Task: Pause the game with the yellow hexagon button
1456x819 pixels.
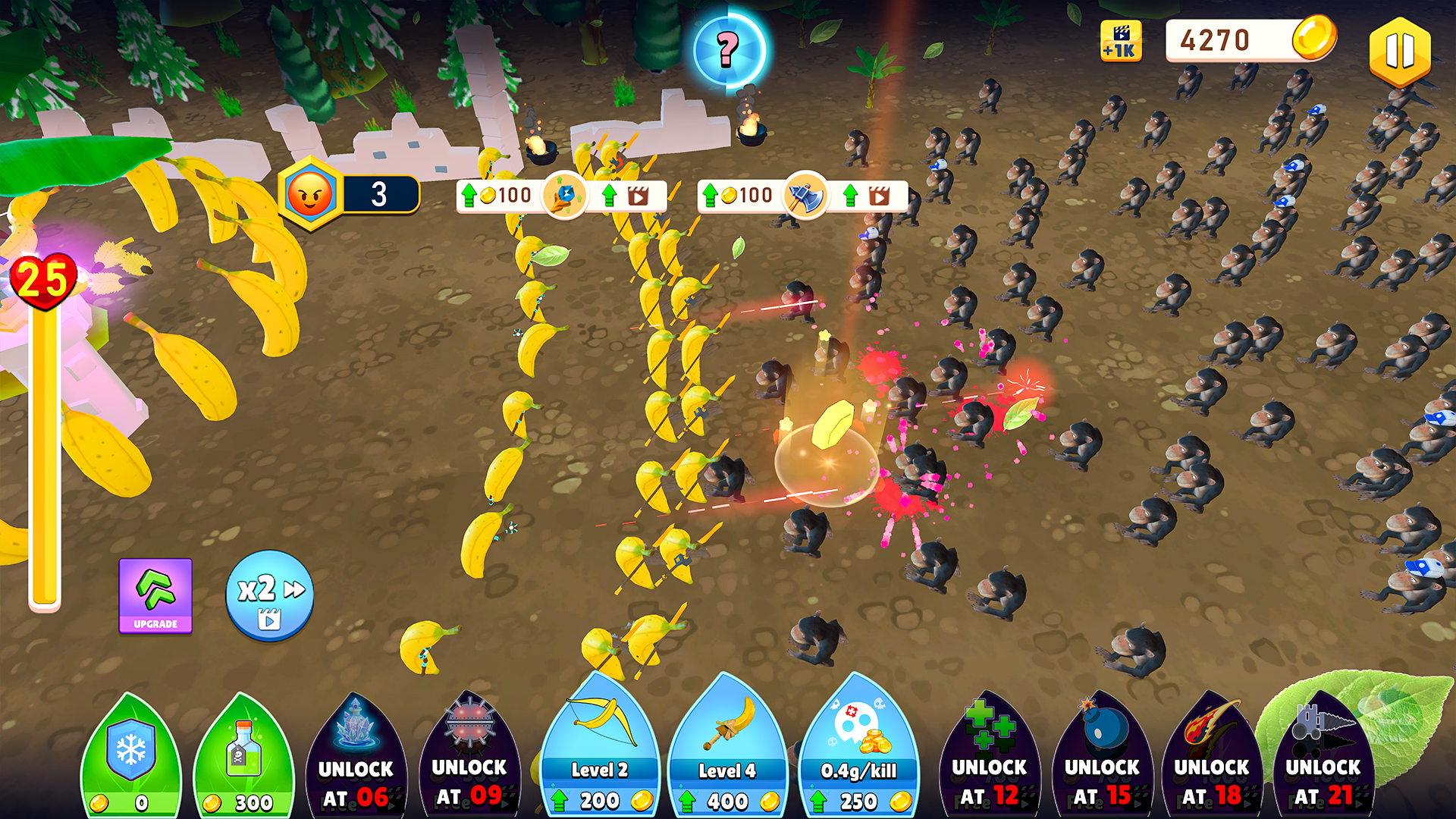Action: pos(1399,52)
